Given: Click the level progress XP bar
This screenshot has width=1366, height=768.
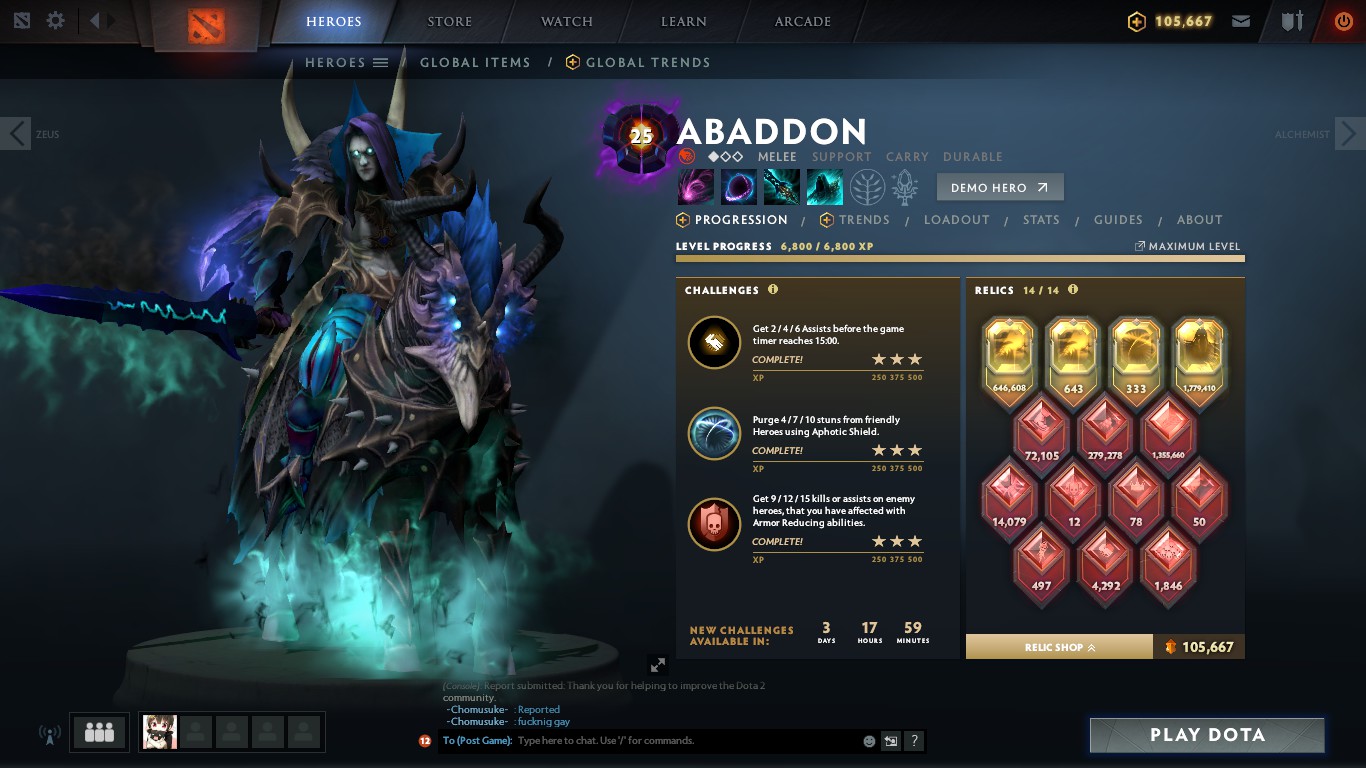Looking at the screenshot, I should point(960,258).
